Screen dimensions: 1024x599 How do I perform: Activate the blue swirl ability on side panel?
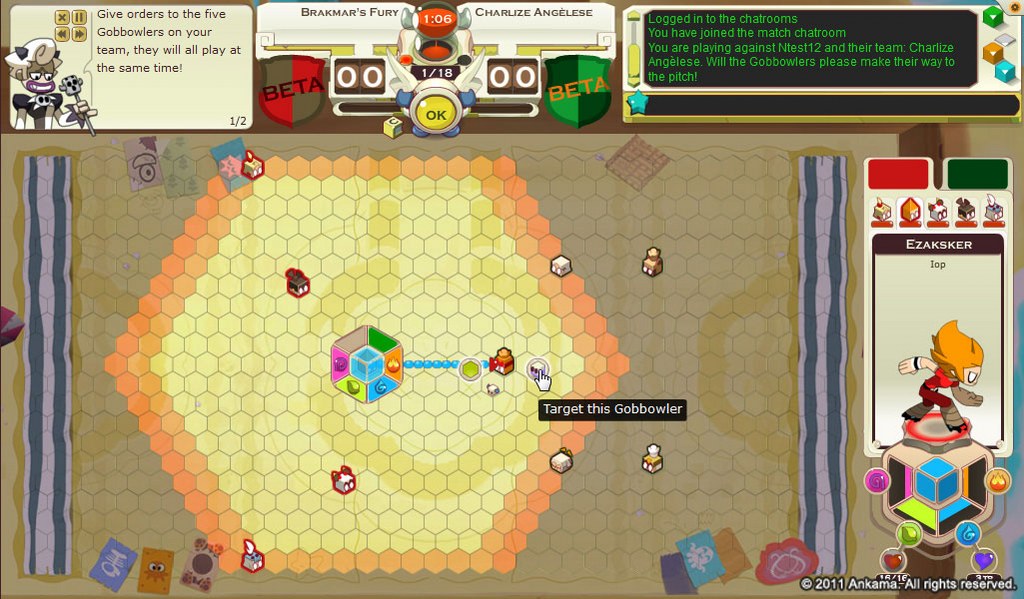pyautogui.click(x=966, y=532)
